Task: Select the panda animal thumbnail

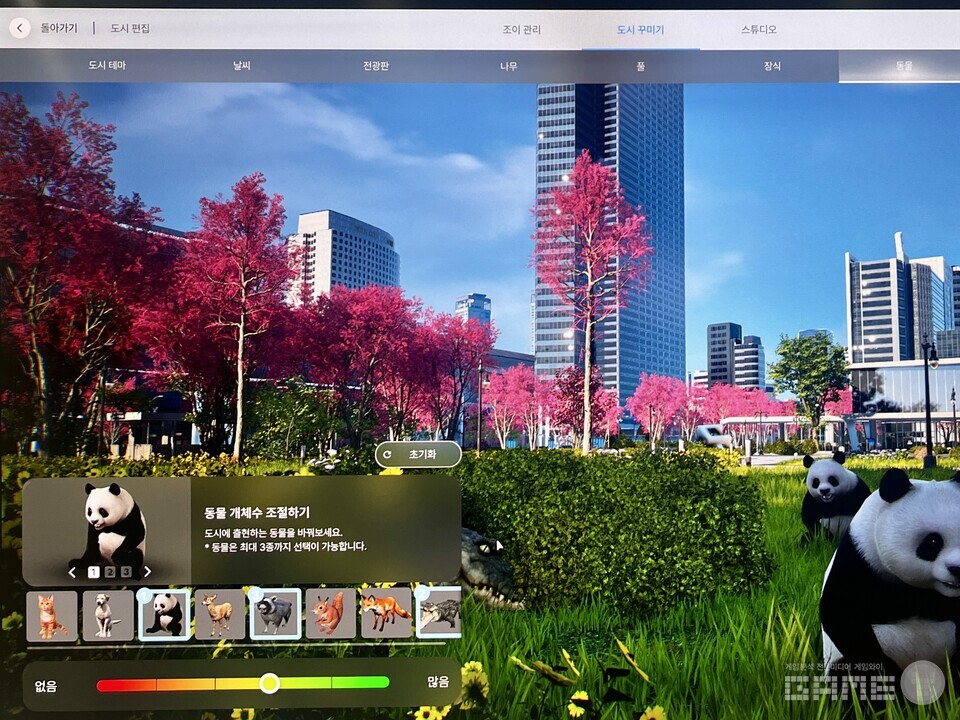Action: [164, 614]
